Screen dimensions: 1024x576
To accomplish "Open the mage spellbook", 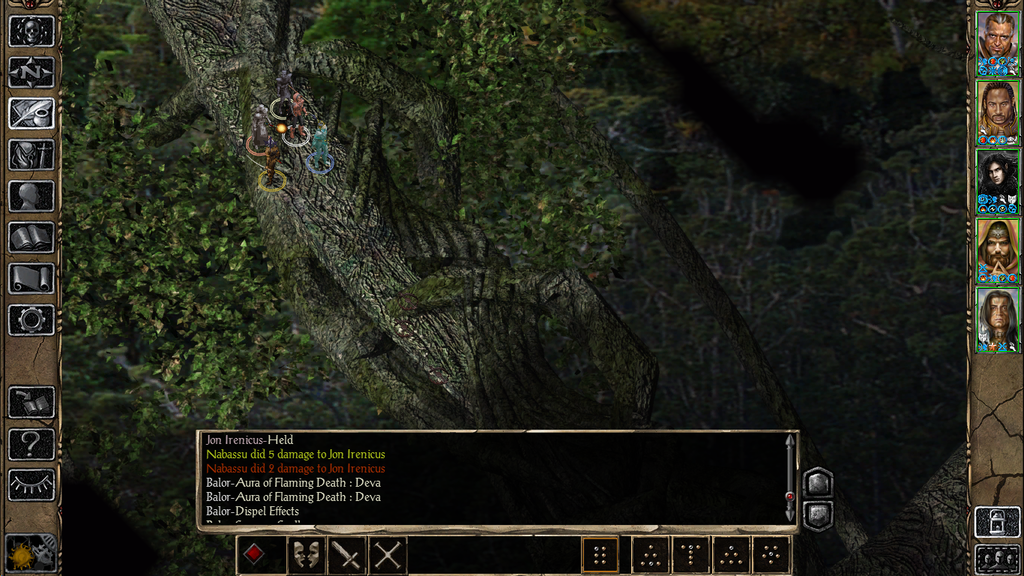I will (x=31, y=237).
